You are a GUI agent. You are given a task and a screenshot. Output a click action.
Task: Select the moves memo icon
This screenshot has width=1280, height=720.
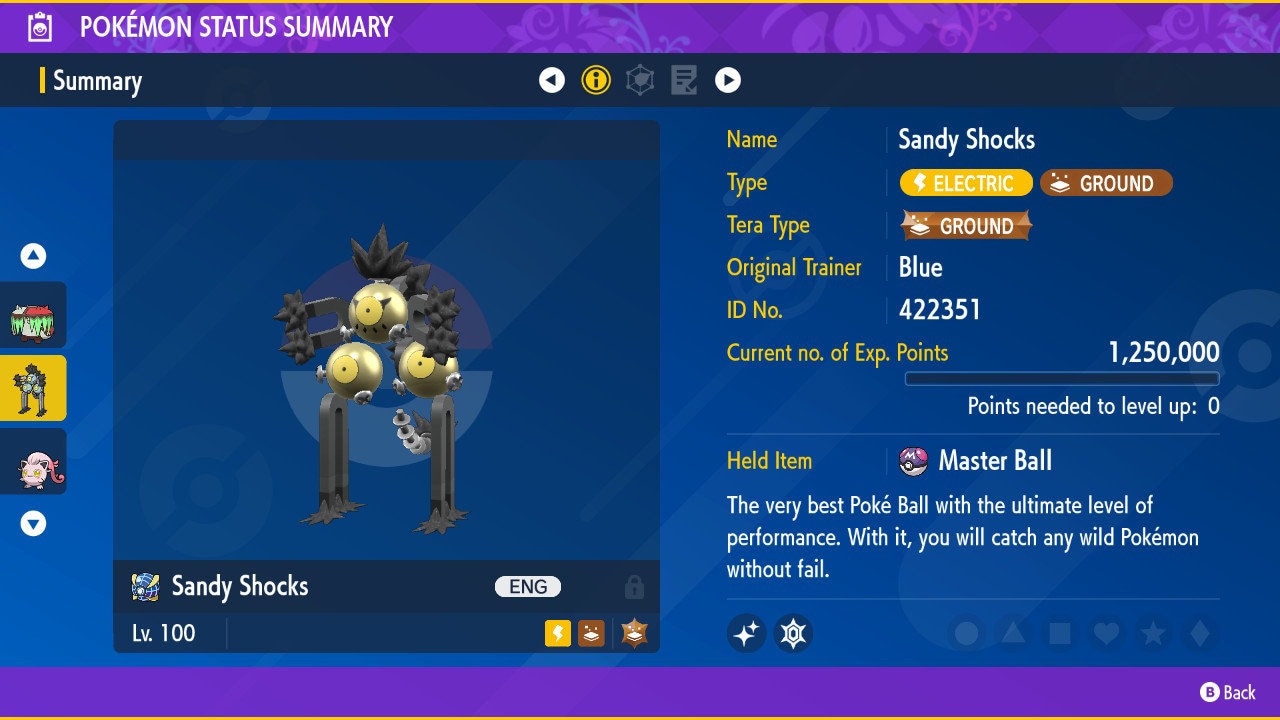[683, 79]
